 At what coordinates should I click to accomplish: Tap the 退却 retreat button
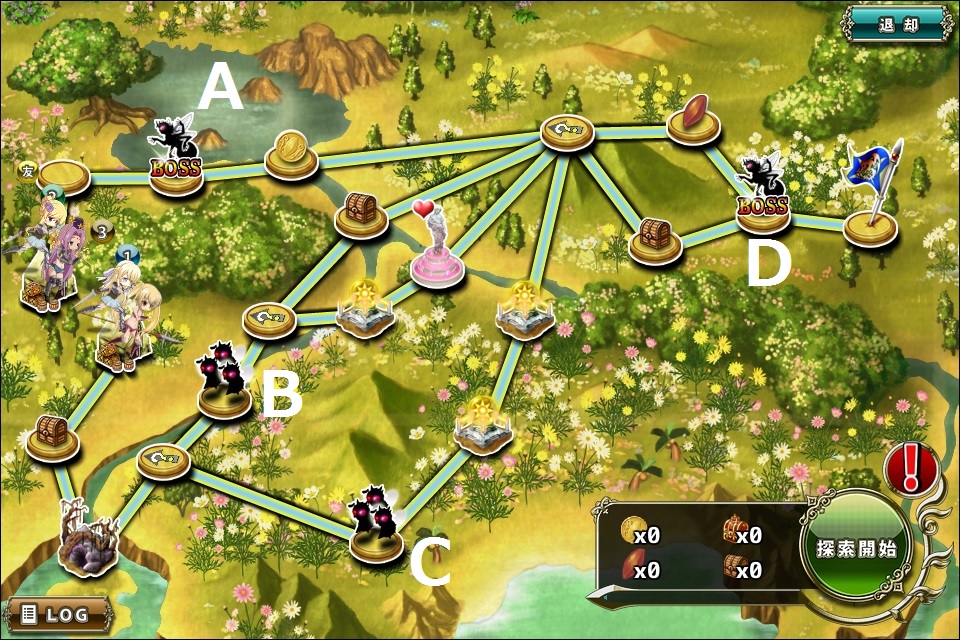click(898, 24)
